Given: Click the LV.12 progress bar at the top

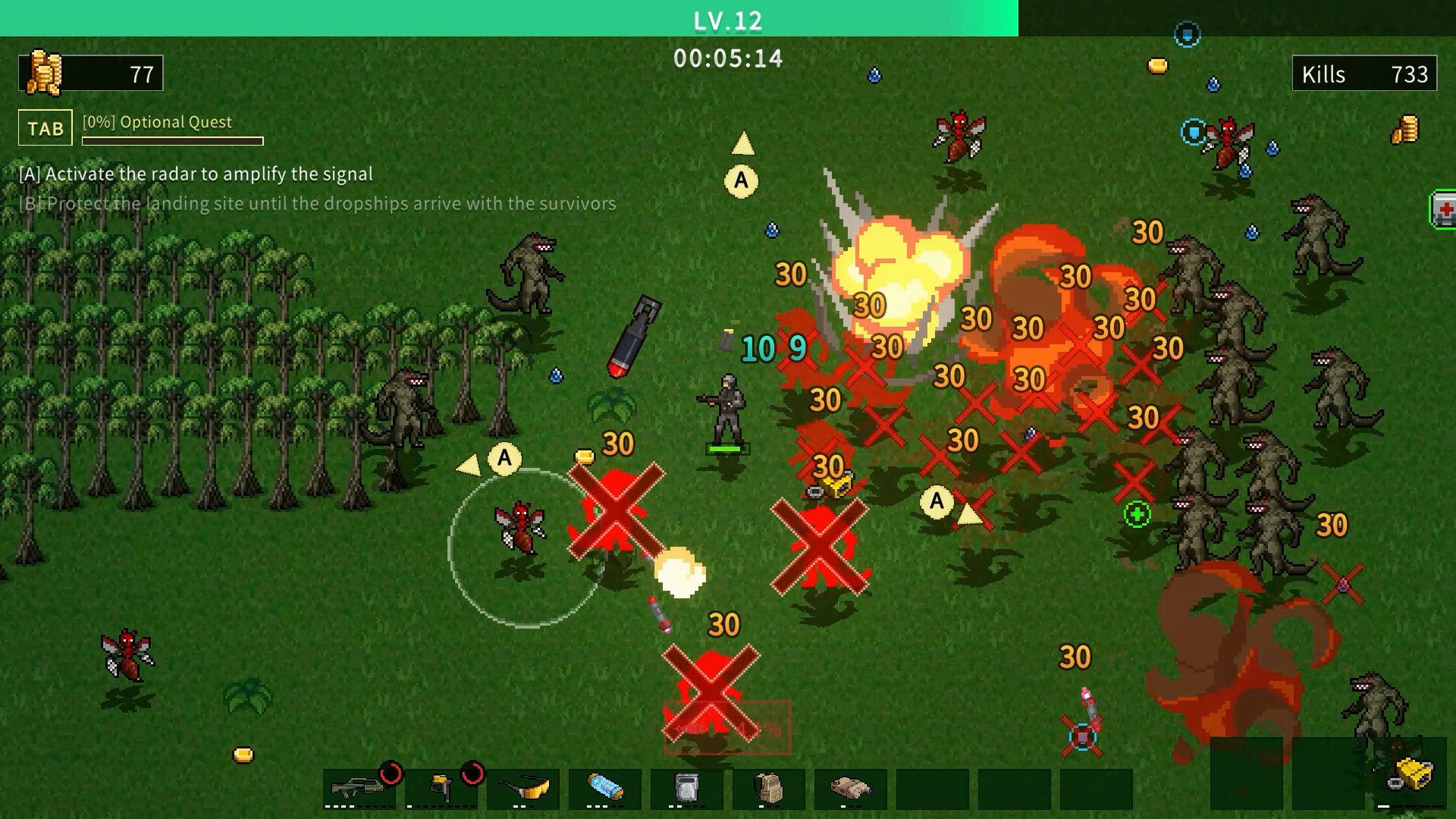Looking at the screenshot, I should coord(726,20).
